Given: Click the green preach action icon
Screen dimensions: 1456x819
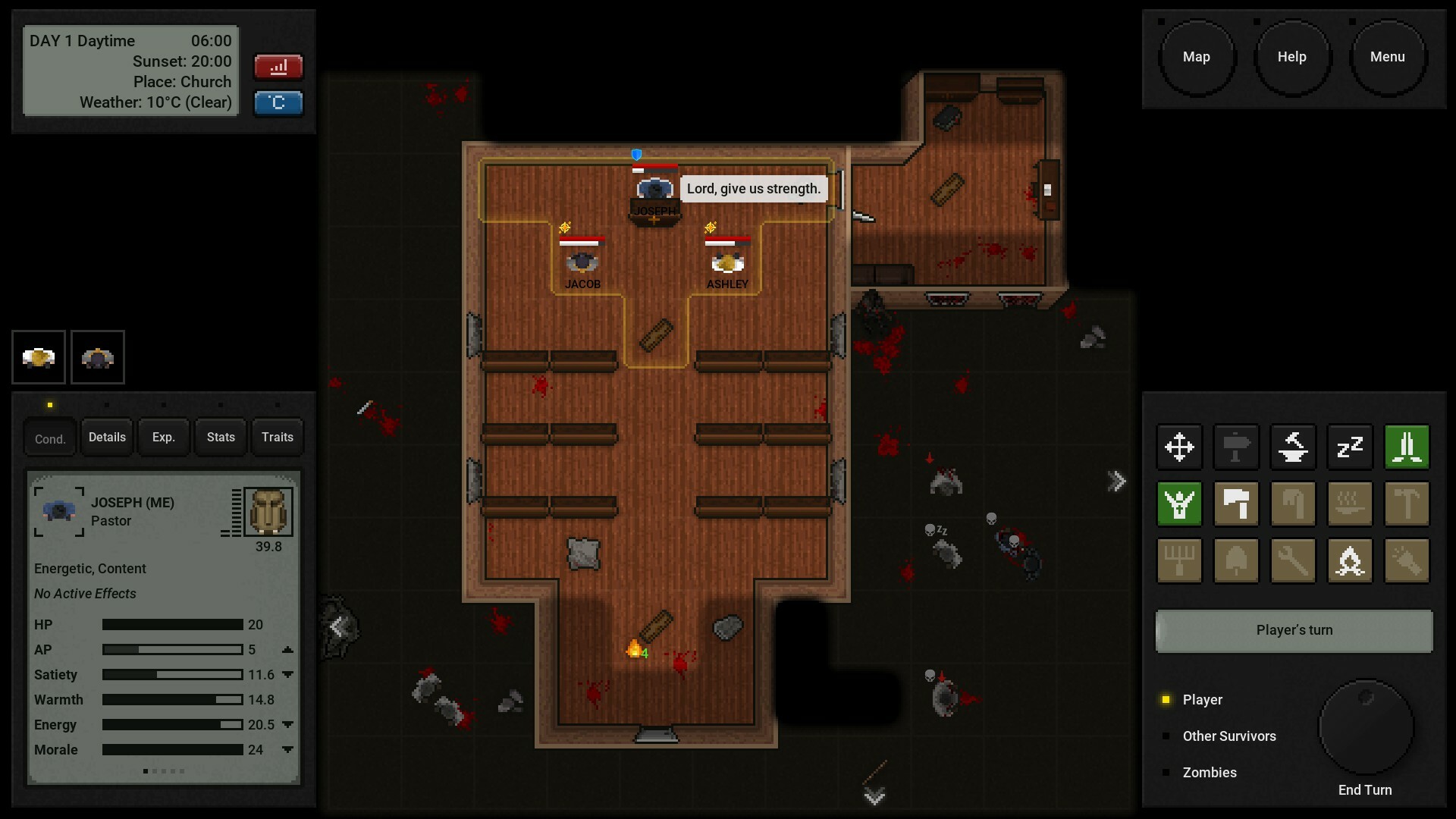Looking at the screenshot, I should pos(1179,504).
